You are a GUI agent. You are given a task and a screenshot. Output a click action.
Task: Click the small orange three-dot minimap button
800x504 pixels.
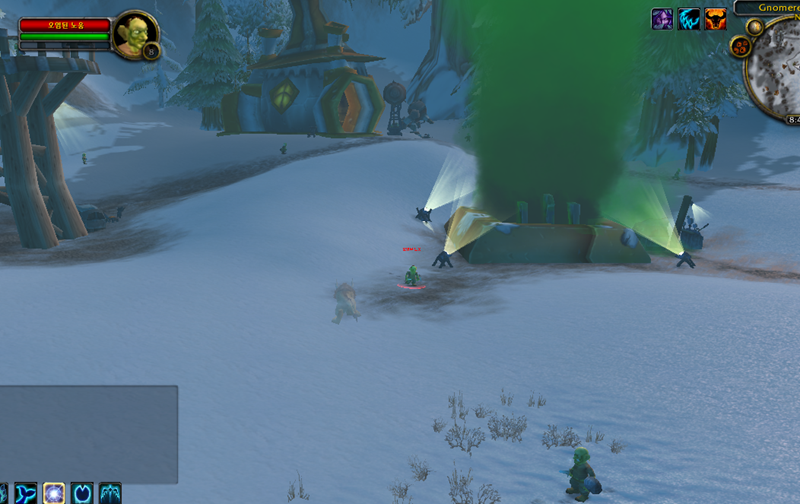742,46
